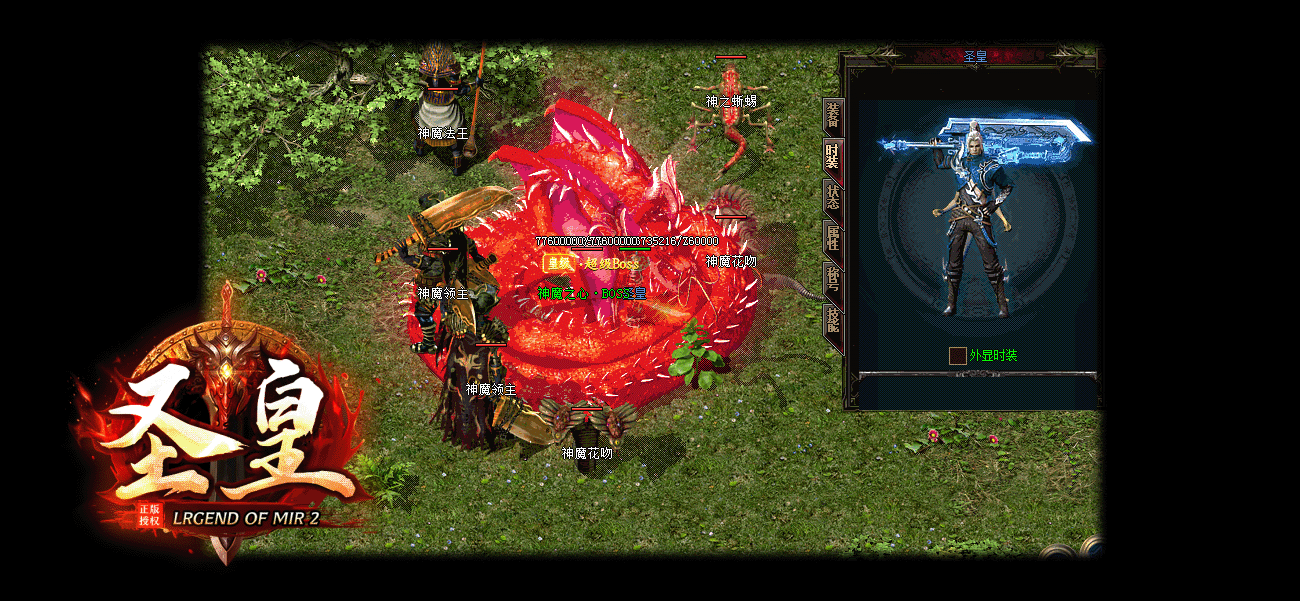Switch to the 装备 equipment tab
Viewport: 1300px width, 601px height.
(832, 117)
